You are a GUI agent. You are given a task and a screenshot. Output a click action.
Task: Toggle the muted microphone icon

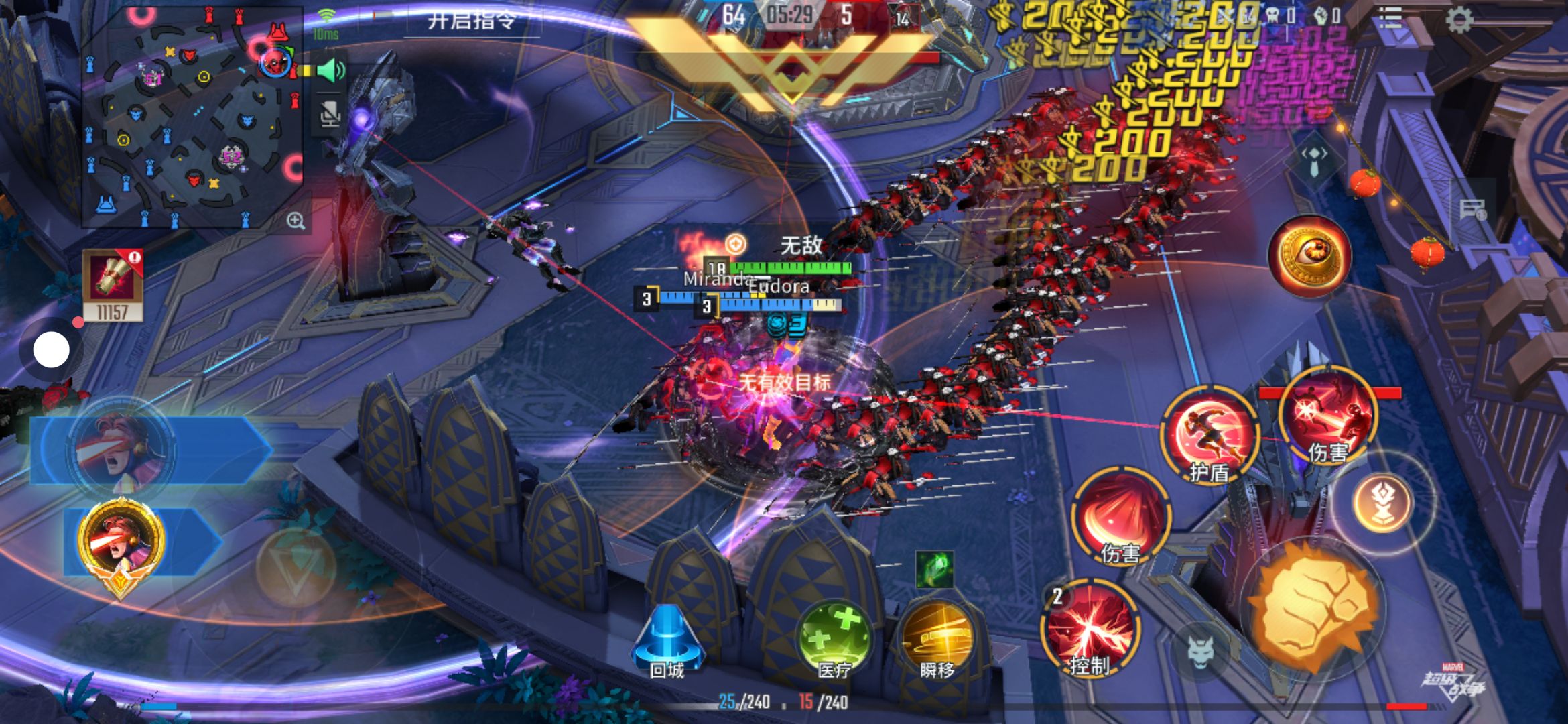330,115
